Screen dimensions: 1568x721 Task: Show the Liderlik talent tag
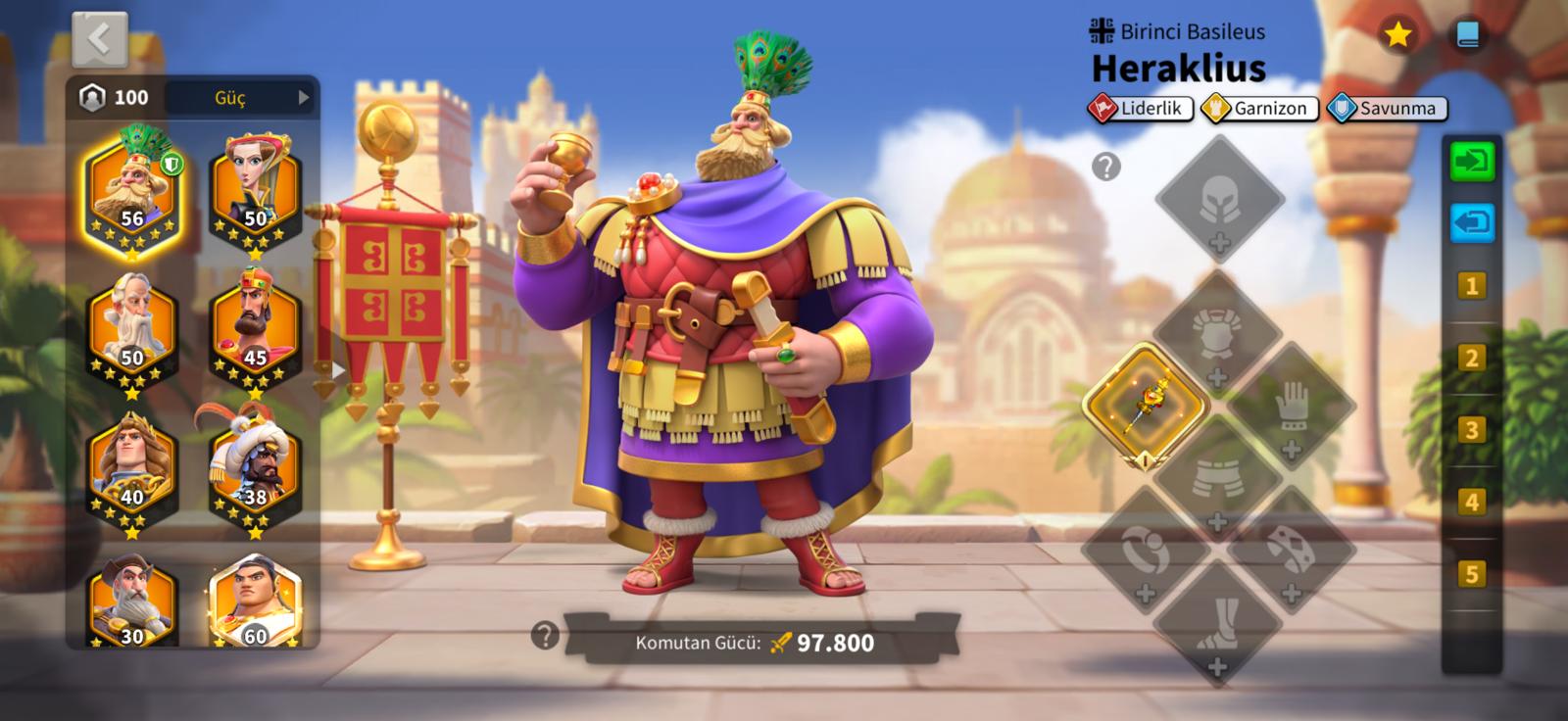pos(1140,109)
